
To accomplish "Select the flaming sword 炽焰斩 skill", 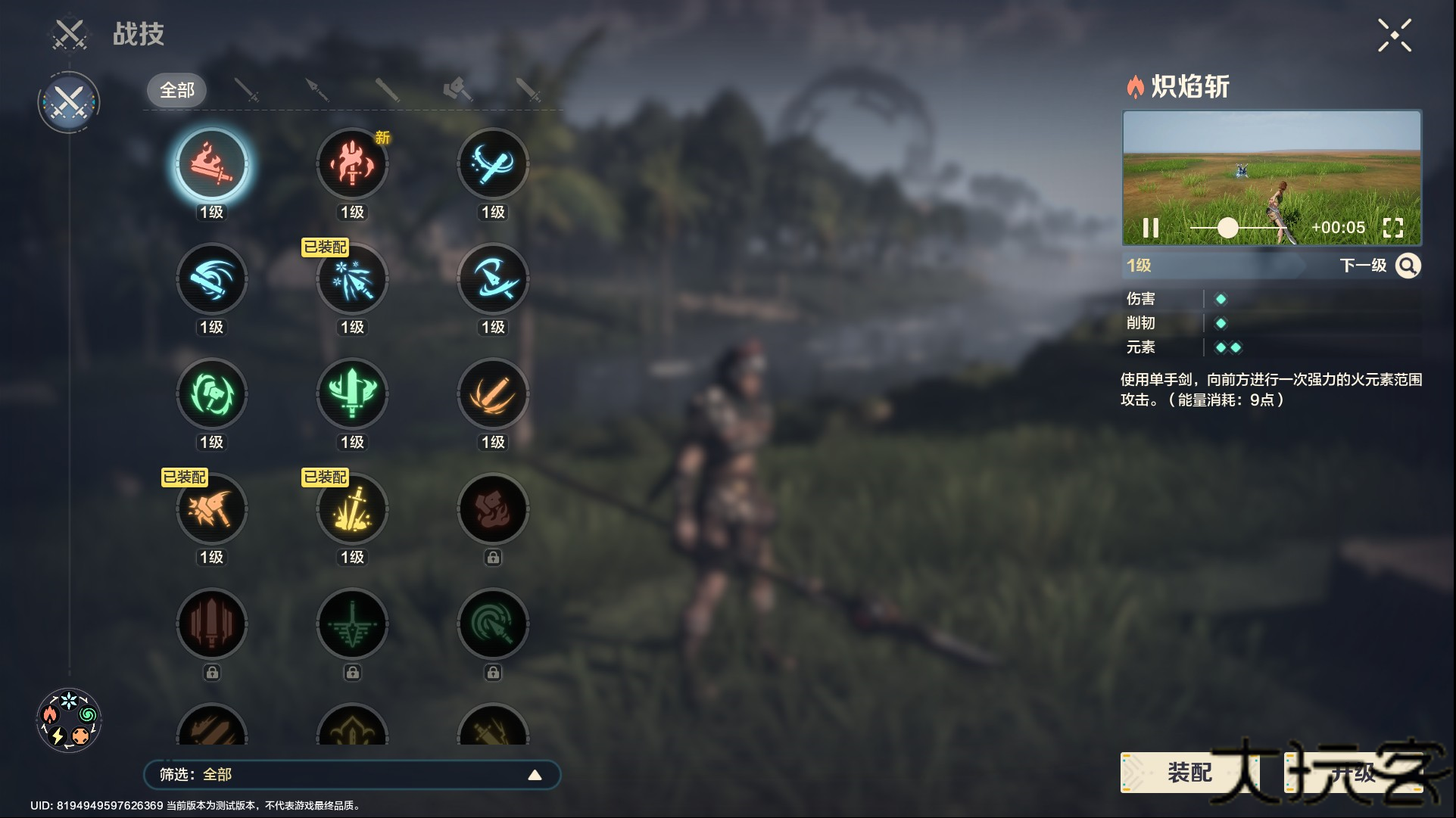I will (211, 164).
